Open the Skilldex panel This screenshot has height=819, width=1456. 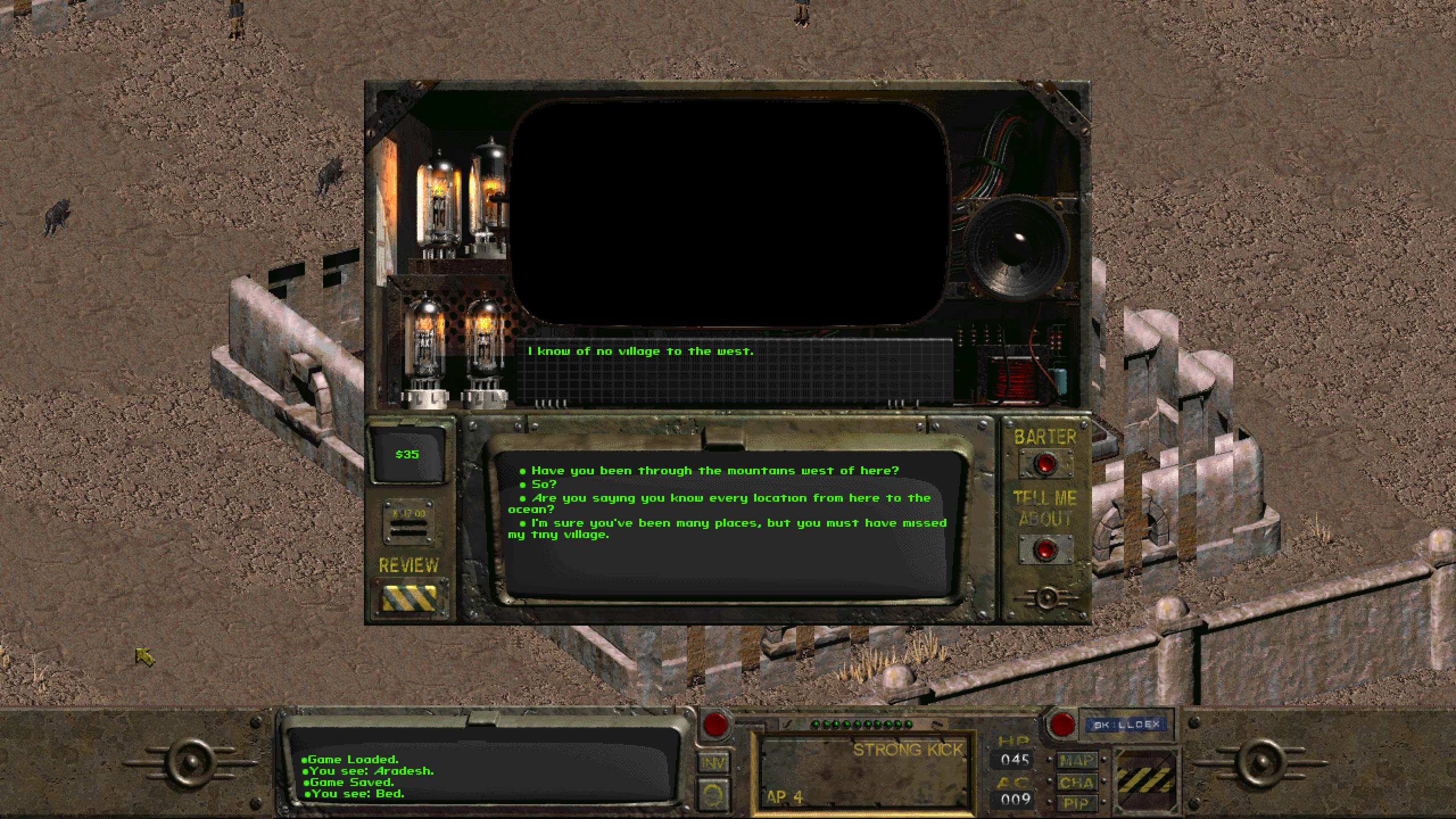pyautogui.click(x=1123, y=724)
